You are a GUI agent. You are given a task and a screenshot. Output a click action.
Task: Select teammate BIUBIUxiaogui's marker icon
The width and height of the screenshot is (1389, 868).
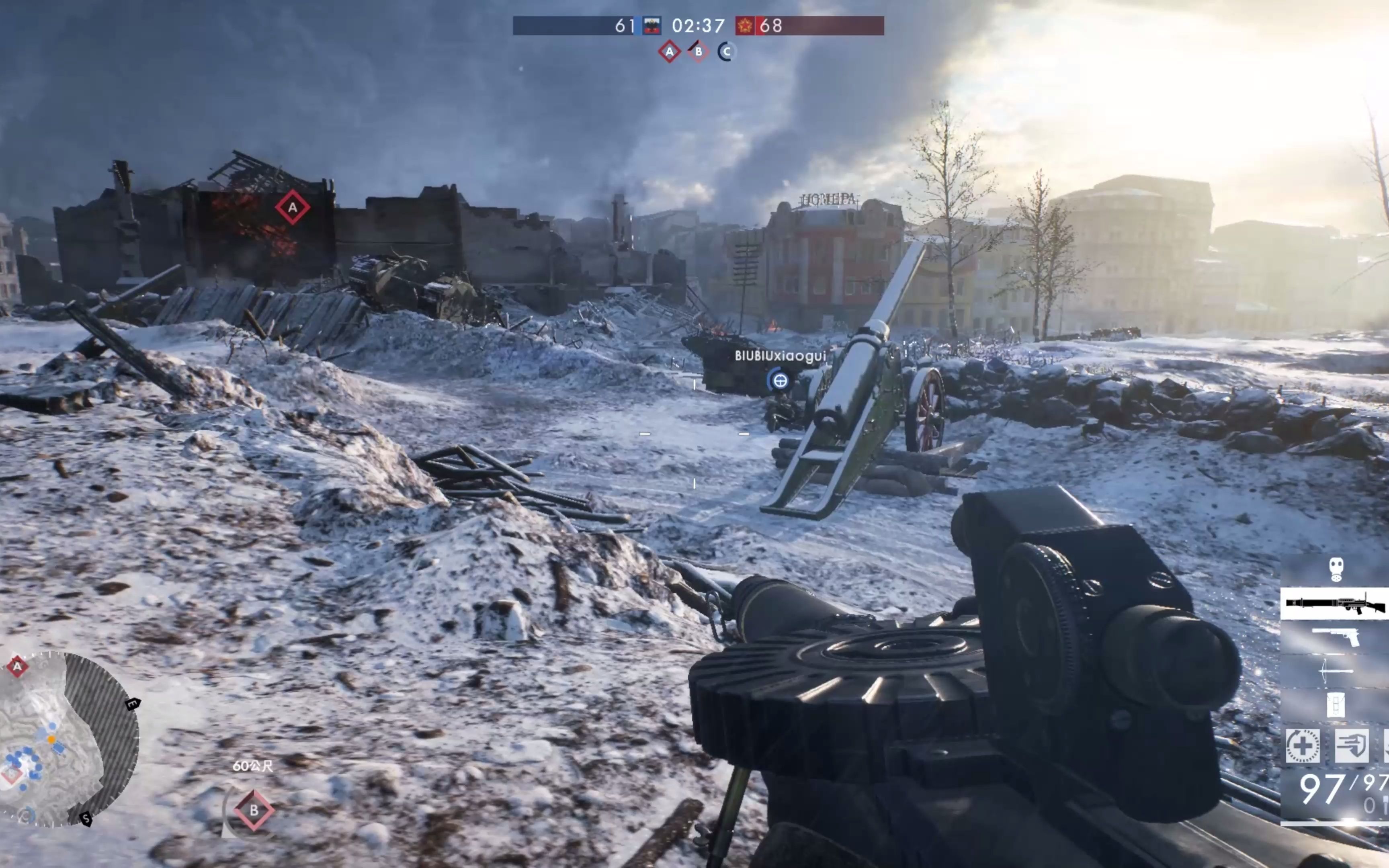pos(779,380)
